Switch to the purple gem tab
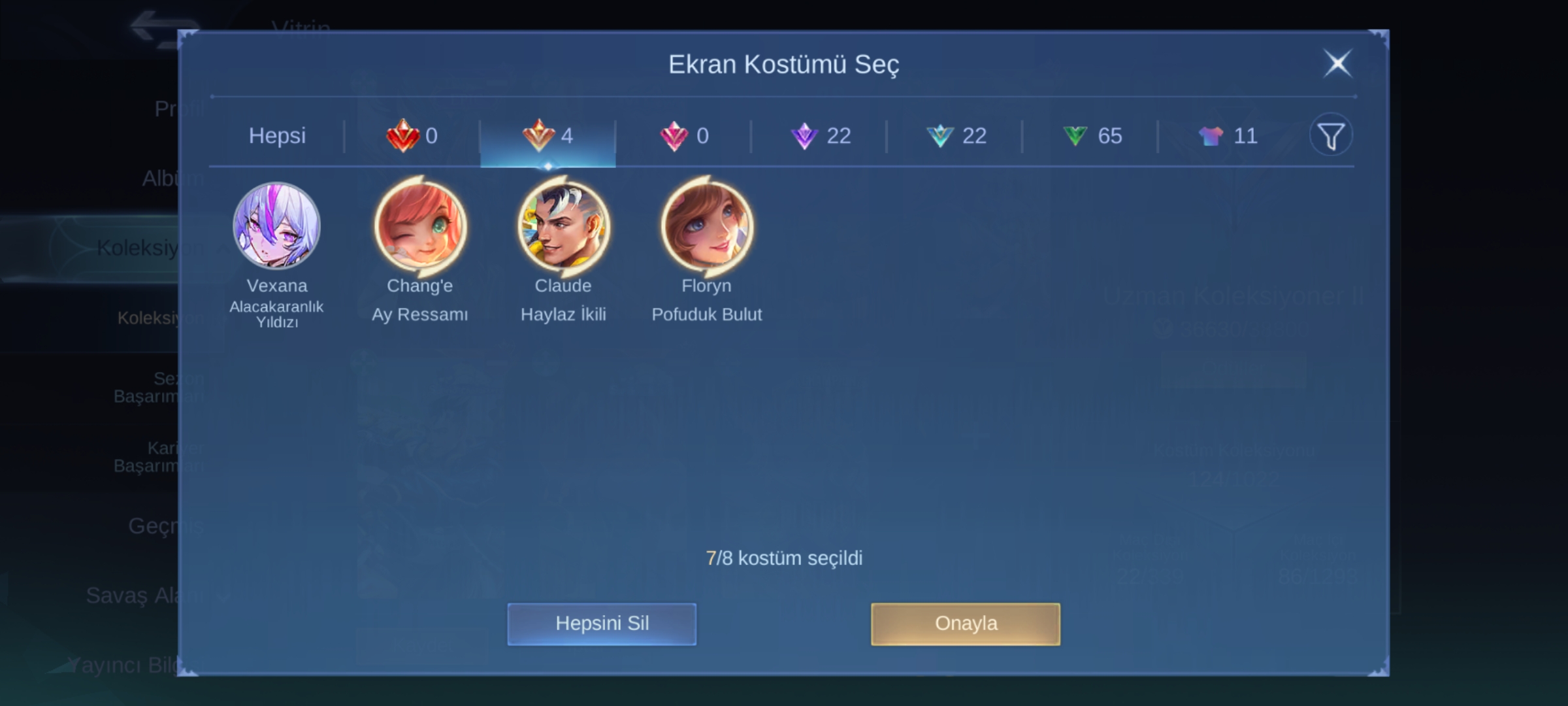The width and height of the screenshot is (1568, 706). (x=820, y=136)
